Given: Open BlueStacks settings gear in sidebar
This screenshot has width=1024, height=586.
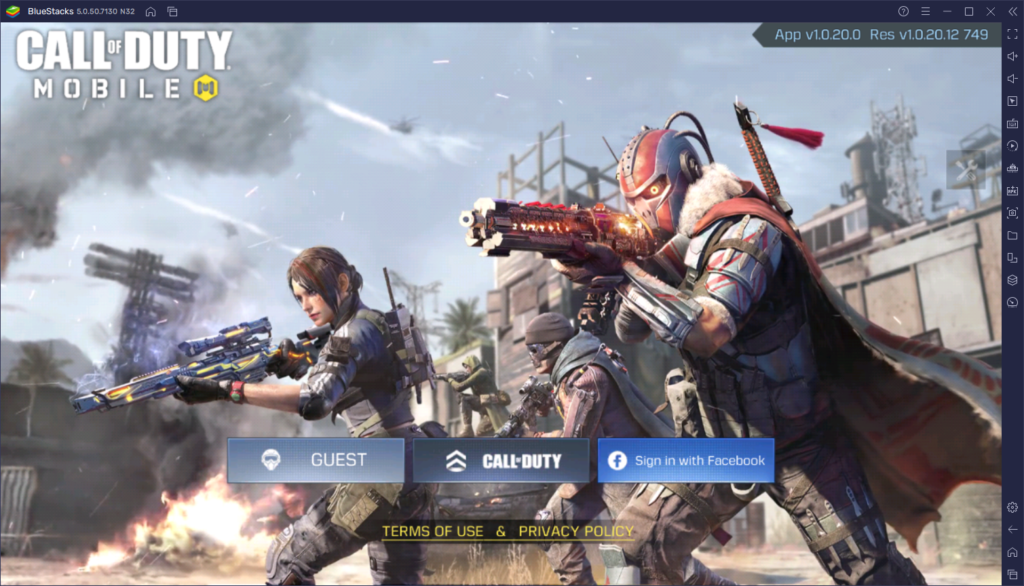Looking at the screenshot, I should coord(1012,507).
